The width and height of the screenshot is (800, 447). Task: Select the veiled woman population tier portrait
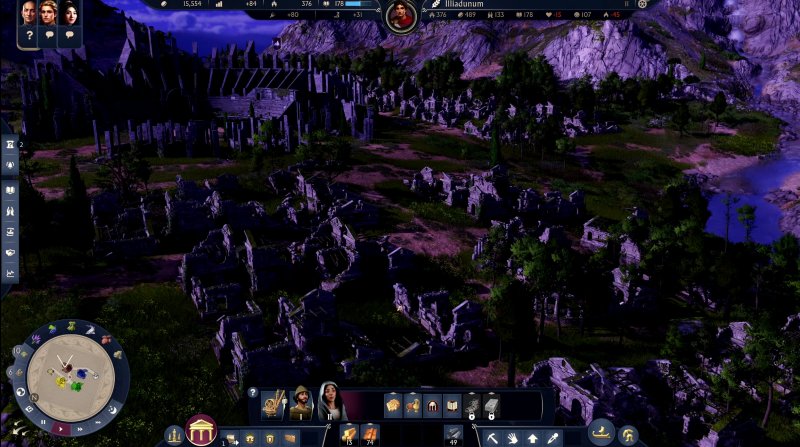tap(331, 403)
